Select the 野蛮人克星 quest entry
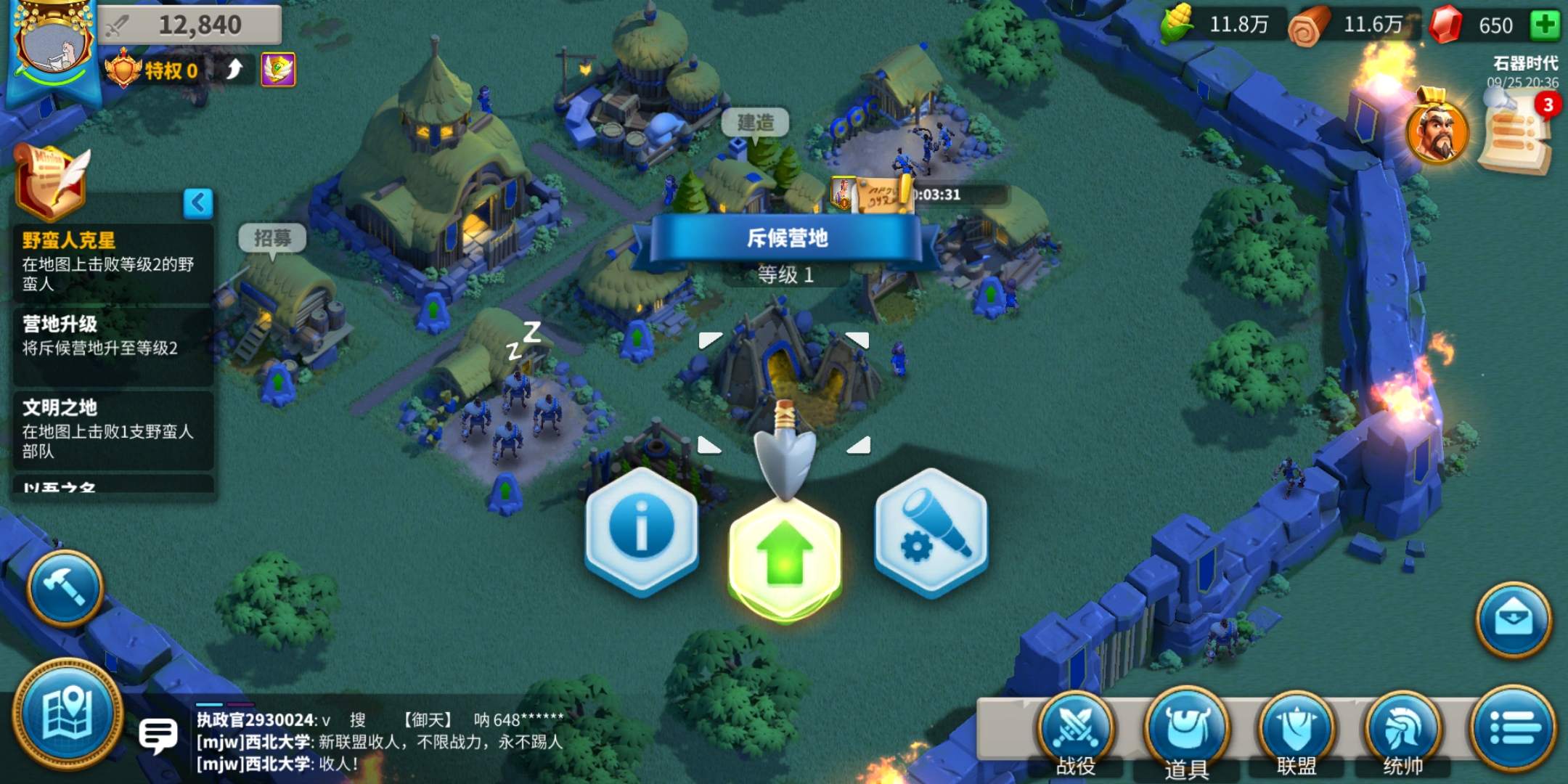Screen dimensions: 1568x784 [x=113, y=262]
